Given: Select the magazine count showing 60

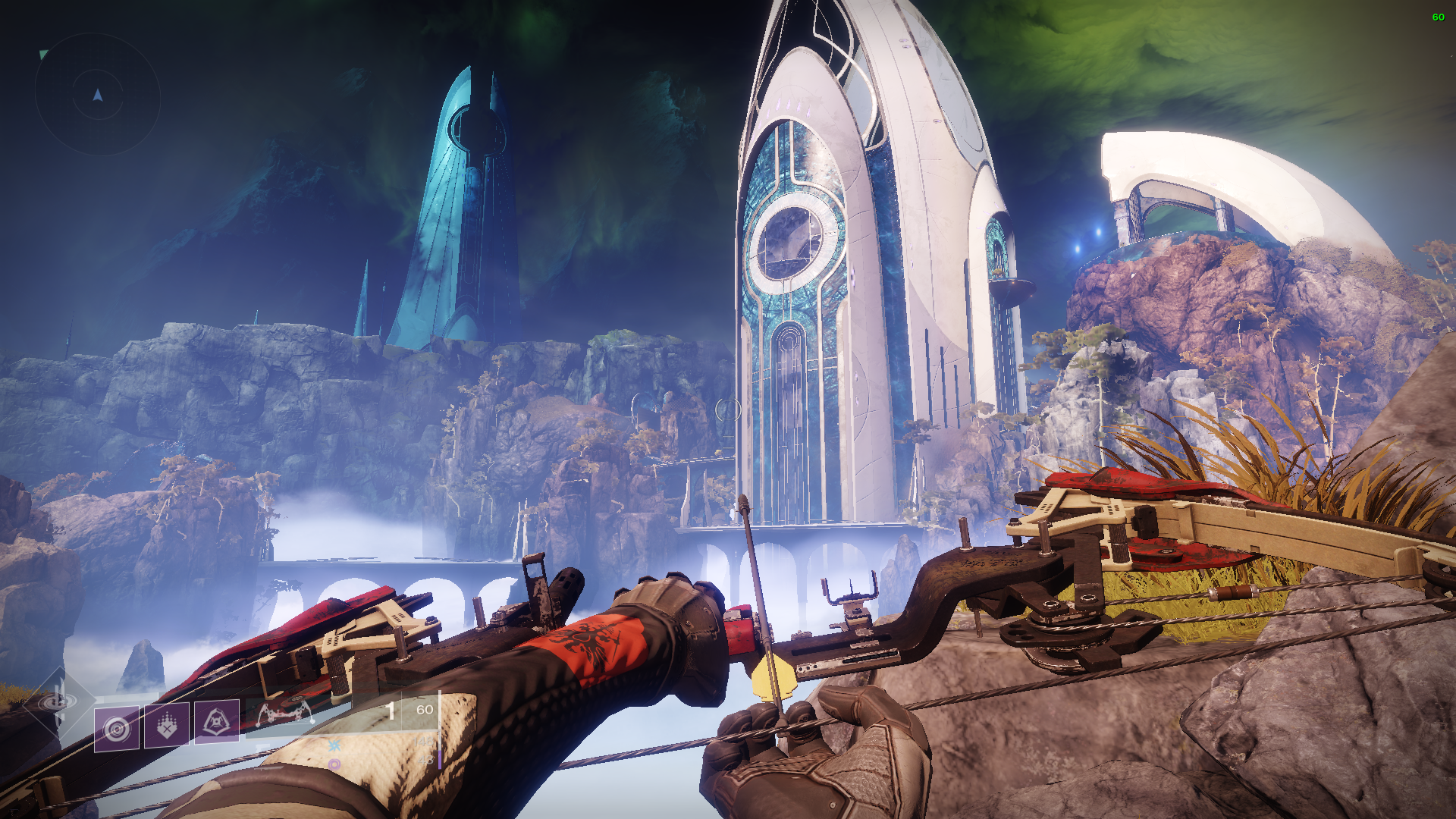Looking at the screenshot, I should [425, 711].
